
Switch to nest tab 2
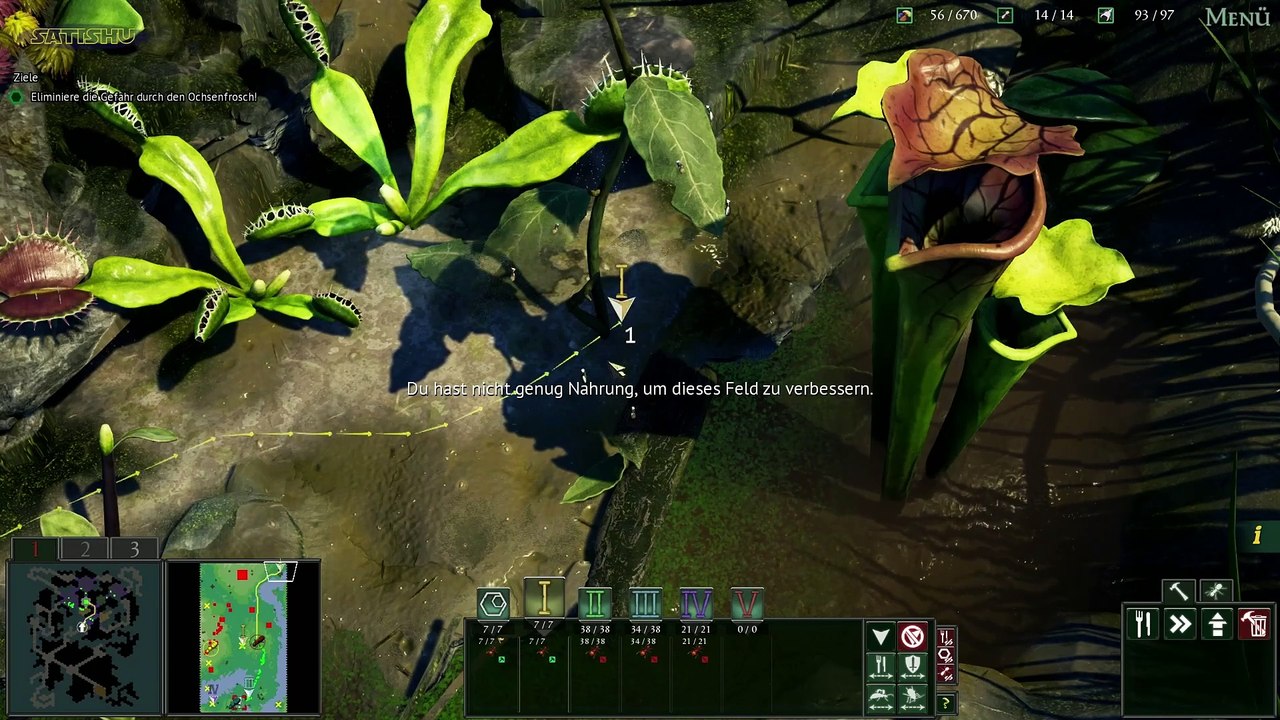point(85,549)
